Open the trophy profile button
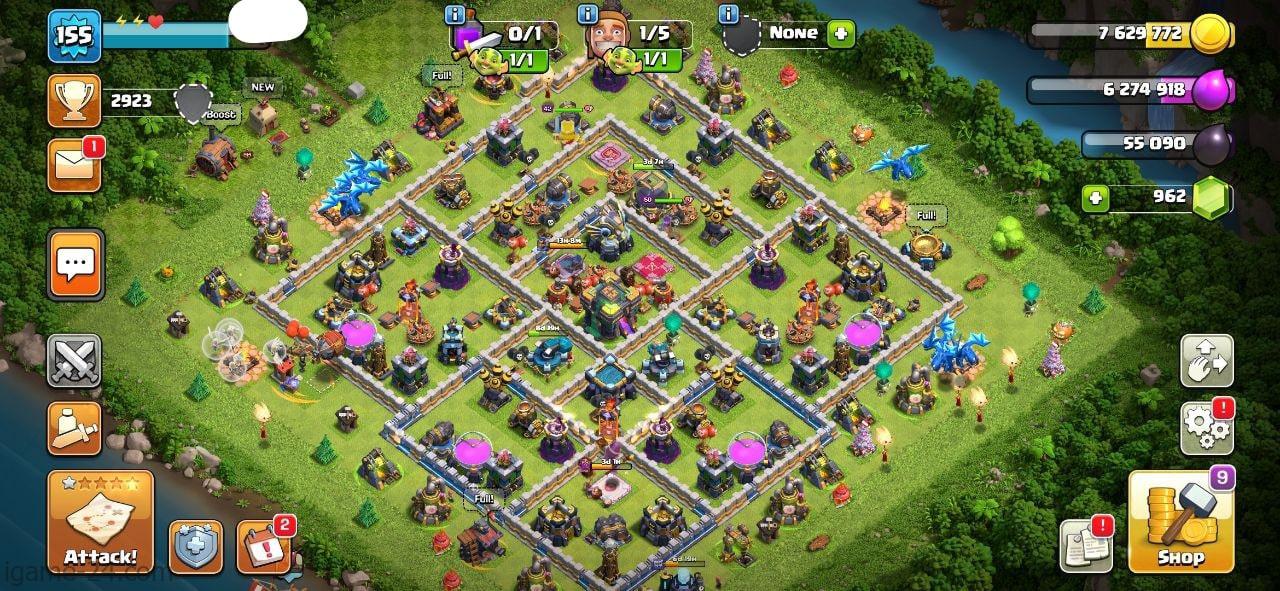This screenshot has height=591, width=1280. coord(74,100)
